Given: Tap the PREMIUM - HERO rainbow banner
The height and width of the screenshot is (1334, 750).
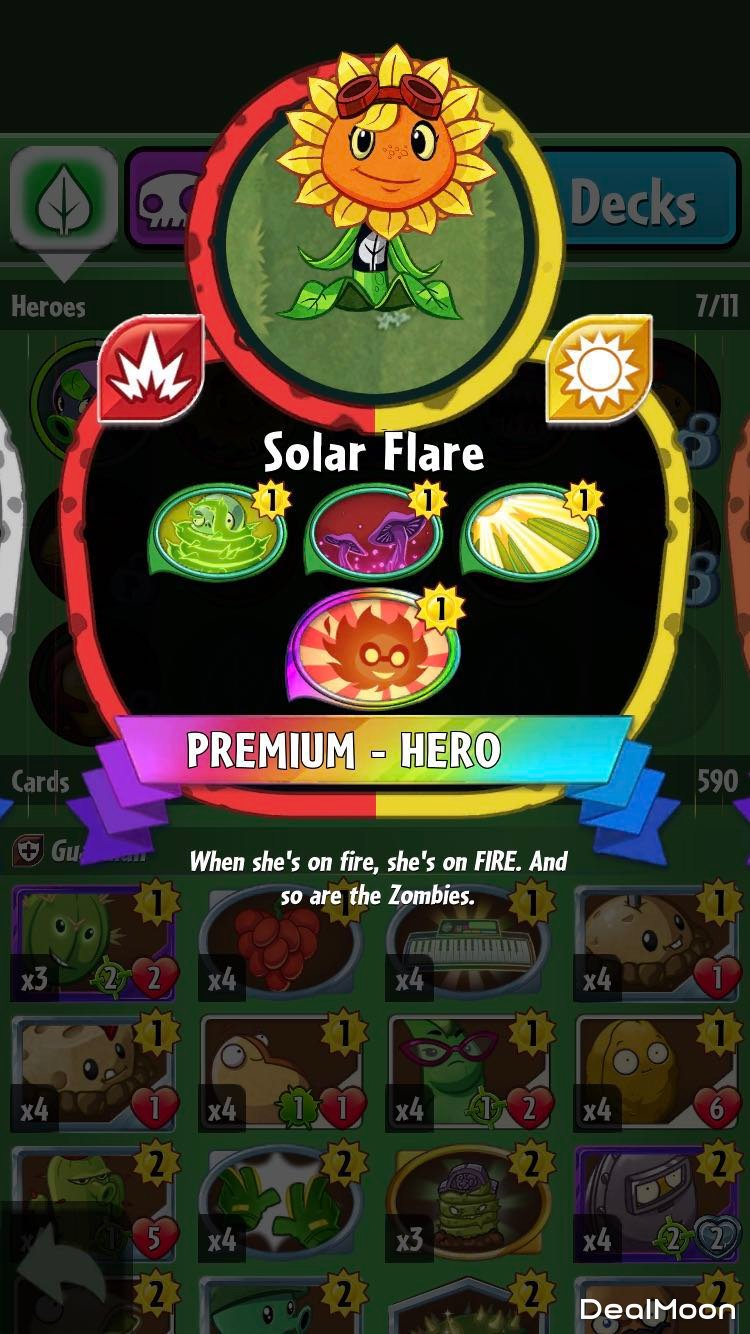Looking at the screenshot, I should [375, 750].
